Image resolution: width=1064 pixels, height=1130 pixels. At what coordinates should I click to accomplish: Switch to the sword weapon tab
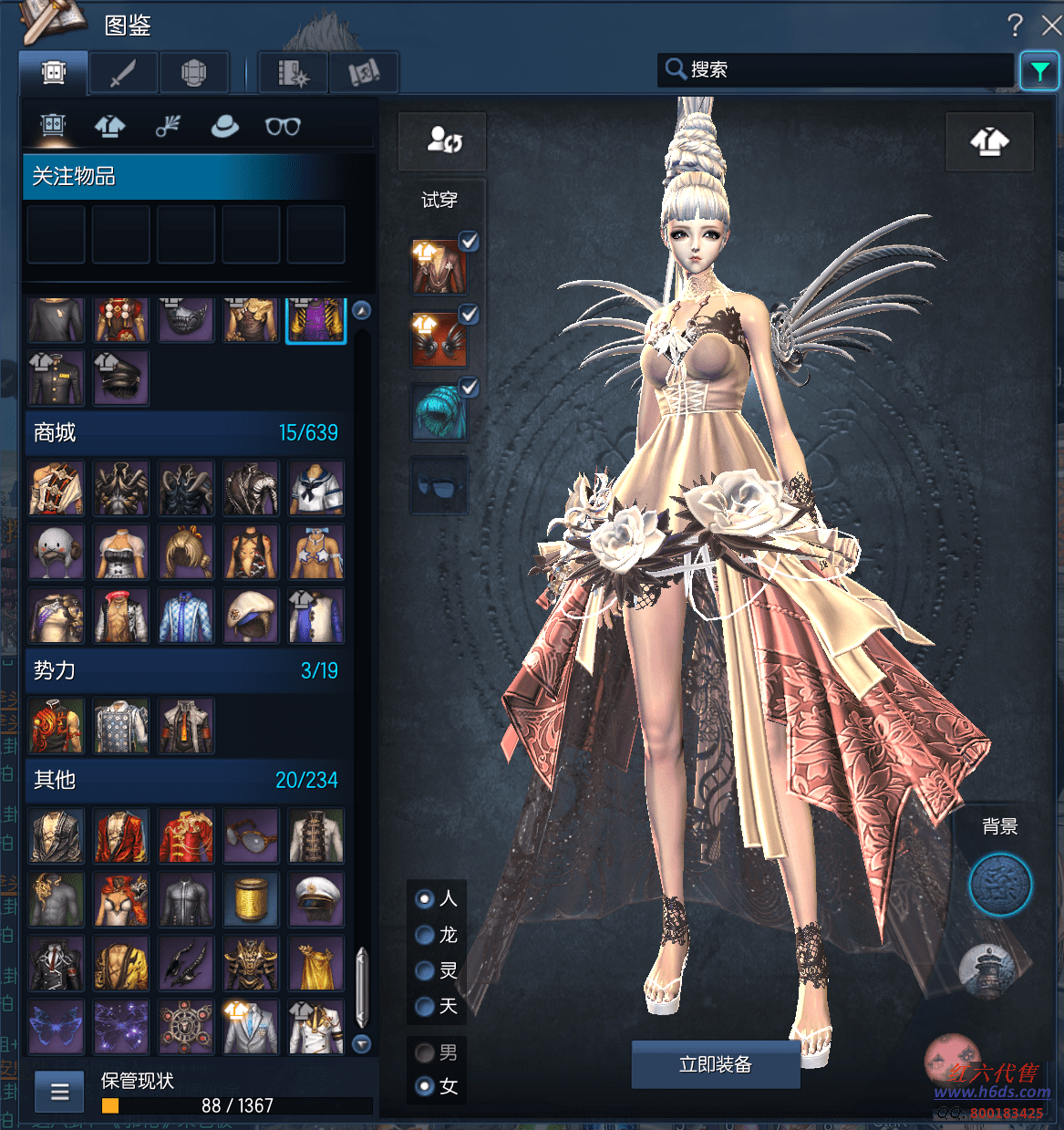point(123,73)
